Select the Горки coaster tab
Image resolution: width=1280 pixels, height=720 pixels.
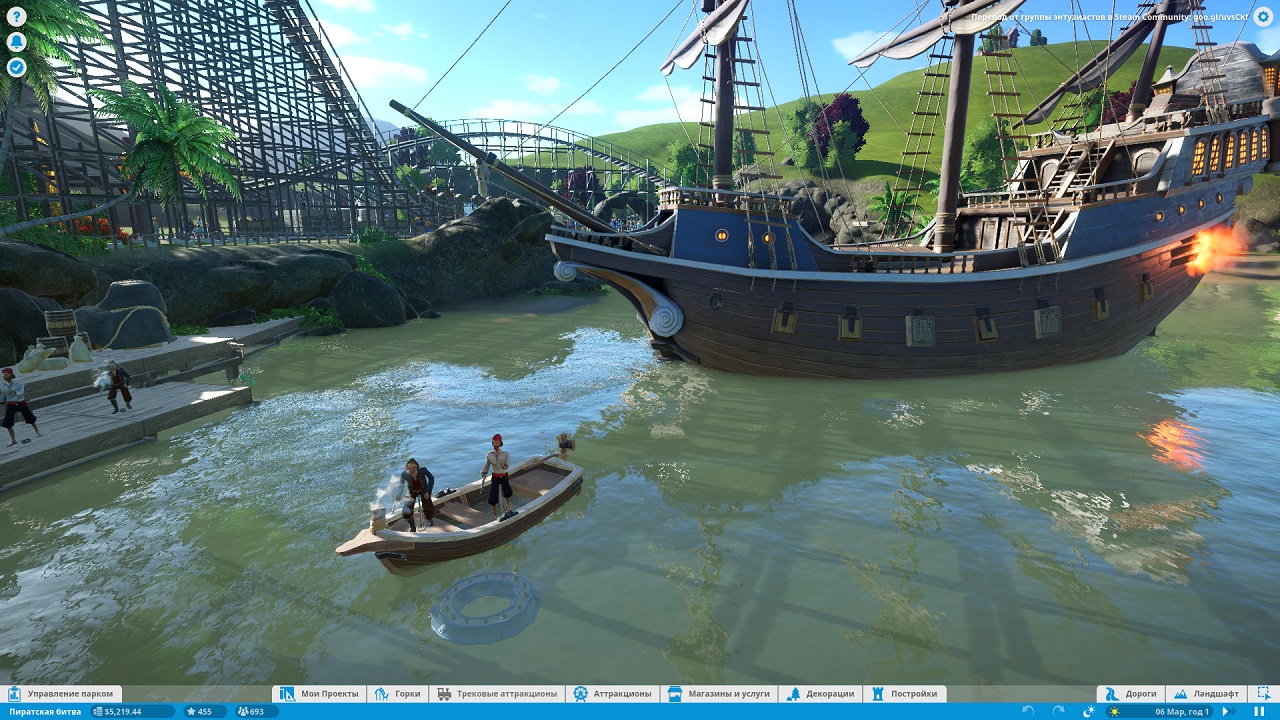point(397,694)
